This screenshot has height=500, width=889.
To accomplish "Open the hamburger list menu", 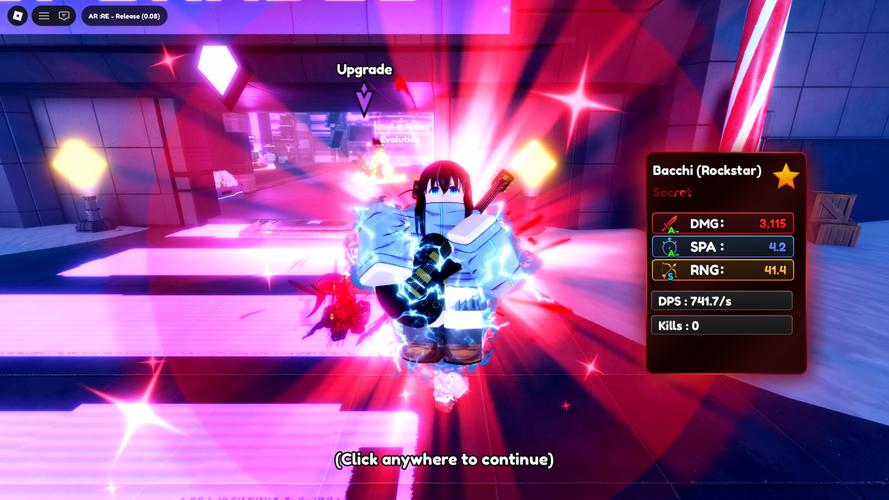I will (44, 16).
